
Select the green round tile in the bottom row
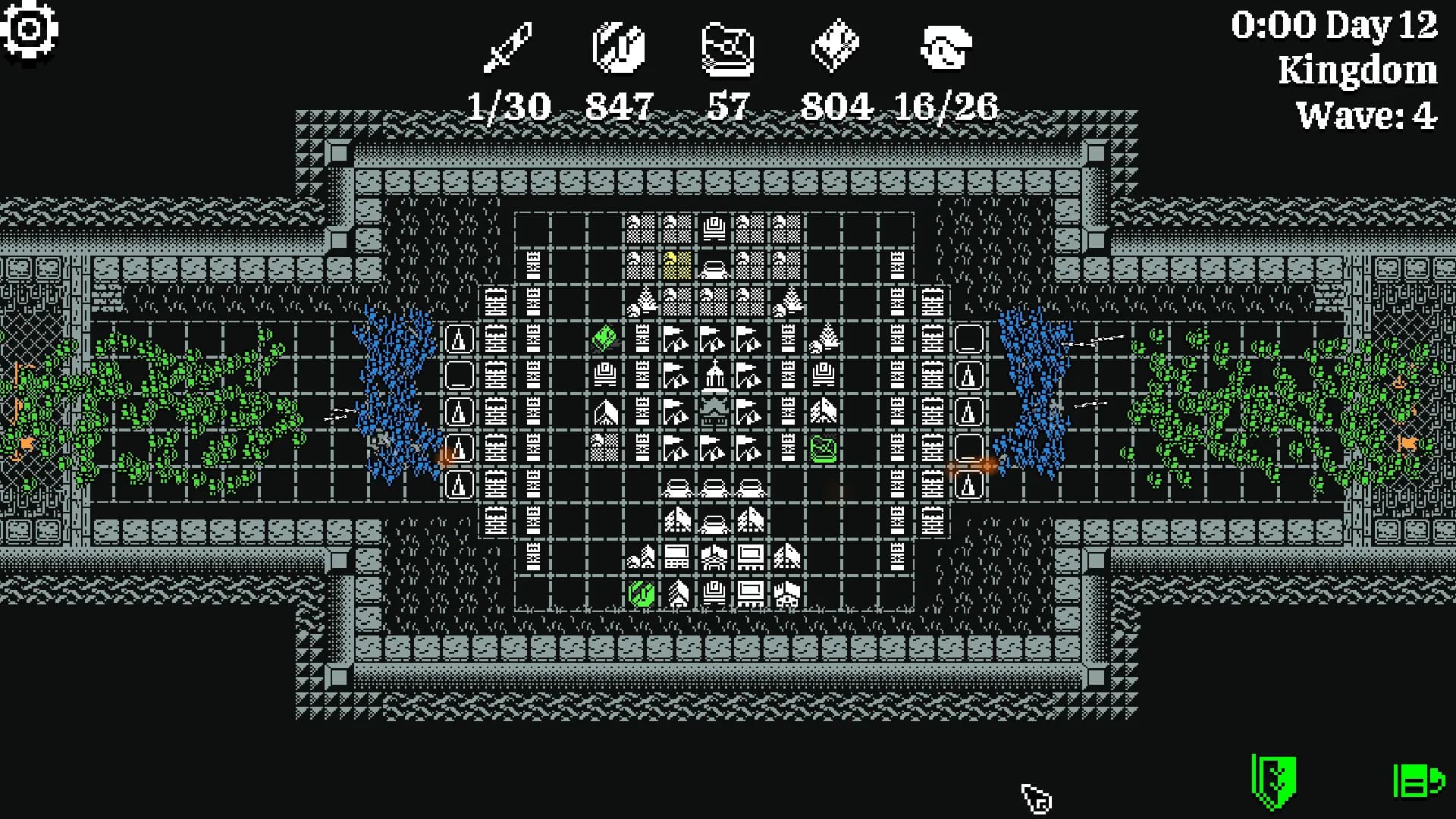tap(642, 593)
